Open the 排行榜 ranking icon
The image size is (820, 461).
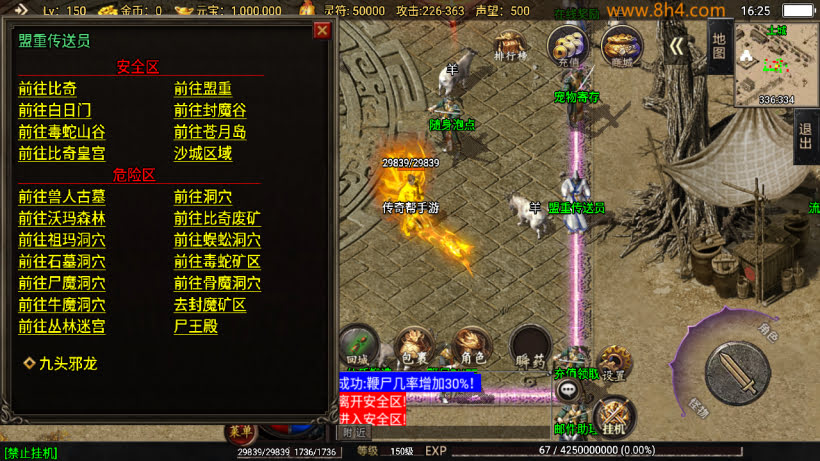pyautogui.click(x=510, y=52)
